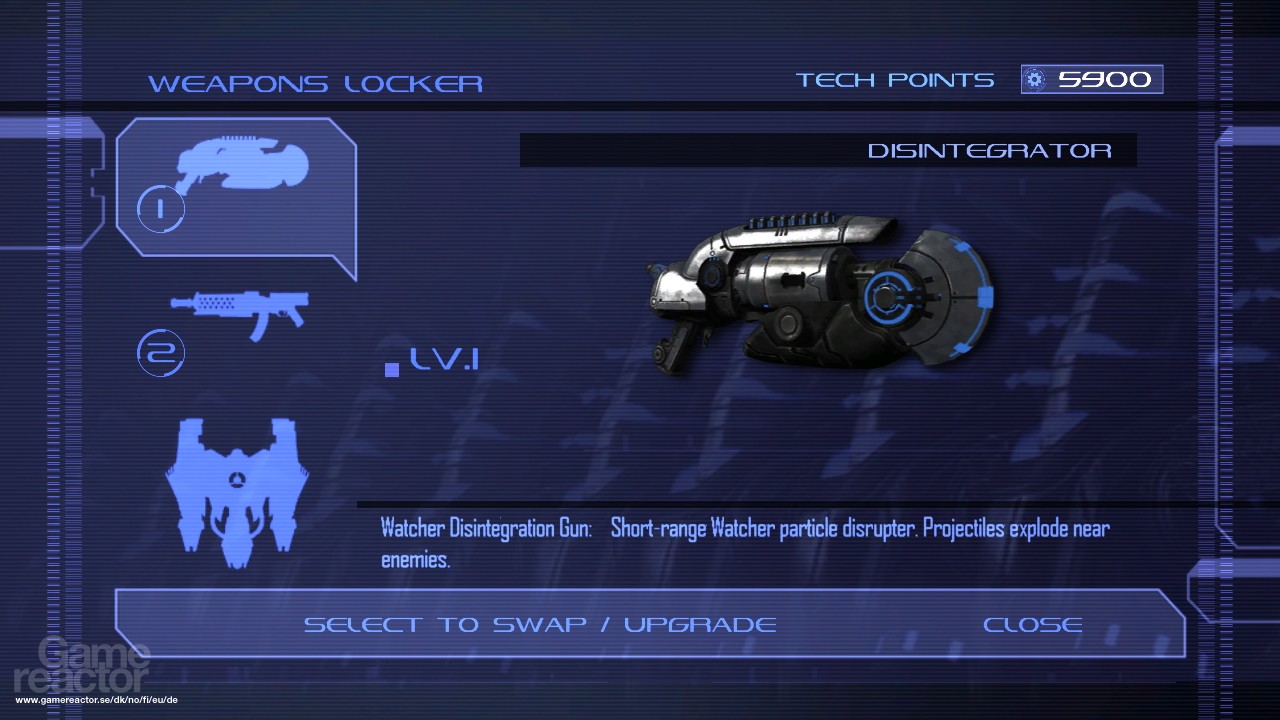The width and height of the screenshot is (1280, 720).
Task: Open the WEAPONS LOCKER title heading
Action: (x=316, y=83)
